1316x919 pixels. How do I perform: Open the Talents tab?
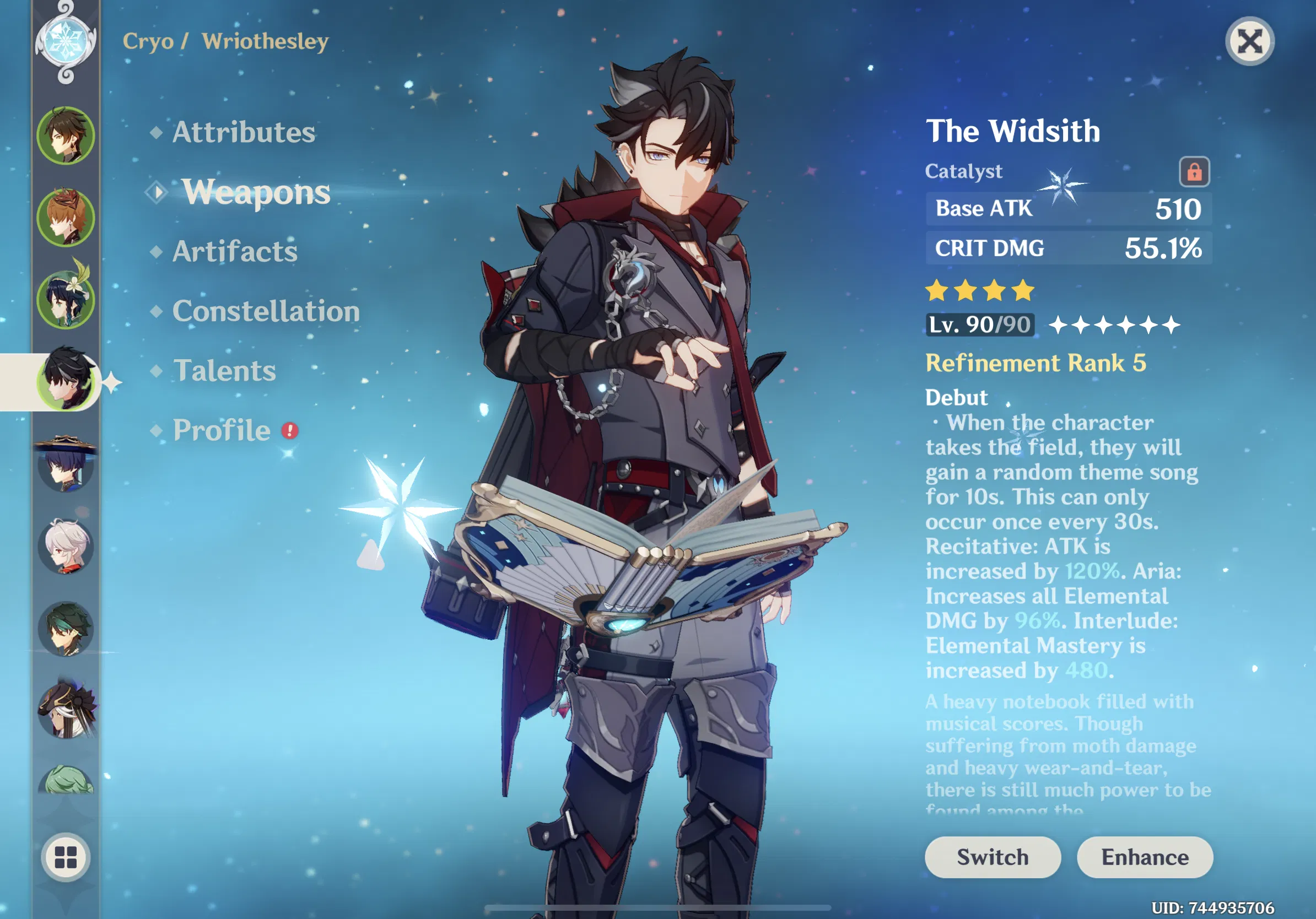click(225, 371)
